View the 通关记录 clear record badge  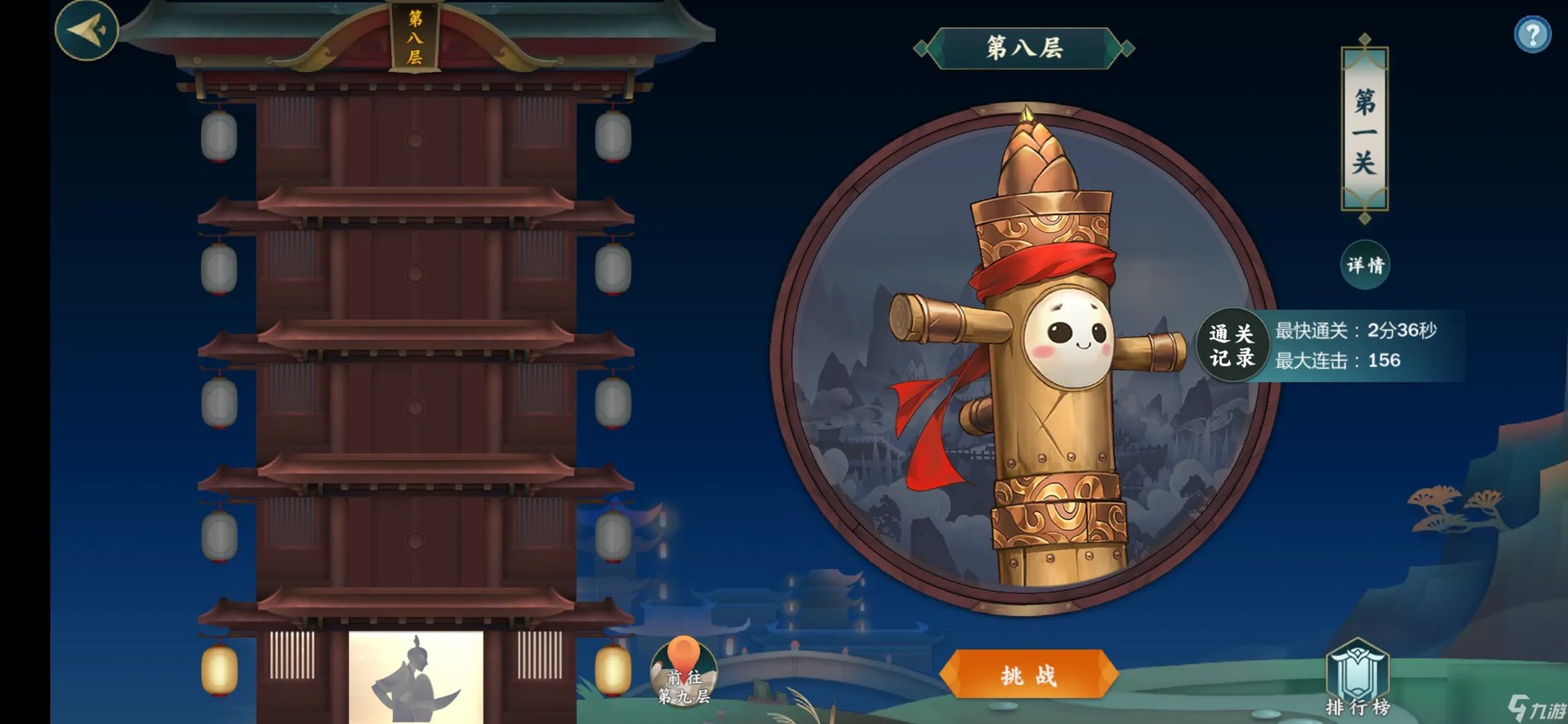point(1232,346)
